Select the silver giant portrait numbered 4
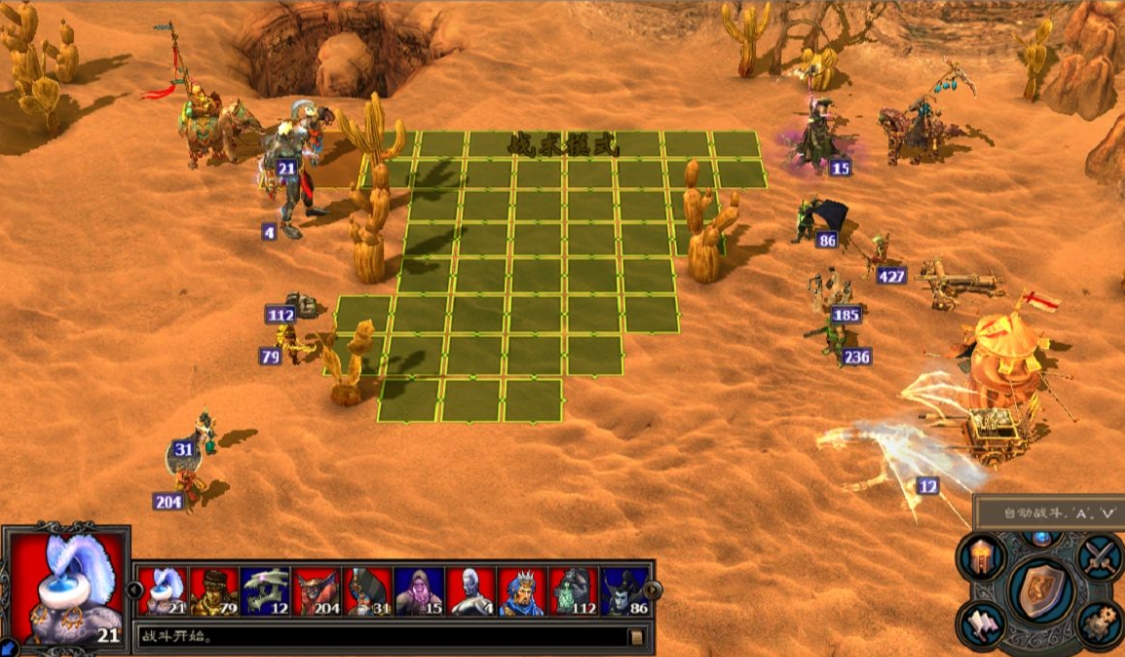This screenshot has width=1125, height=657. click(470, 591)
